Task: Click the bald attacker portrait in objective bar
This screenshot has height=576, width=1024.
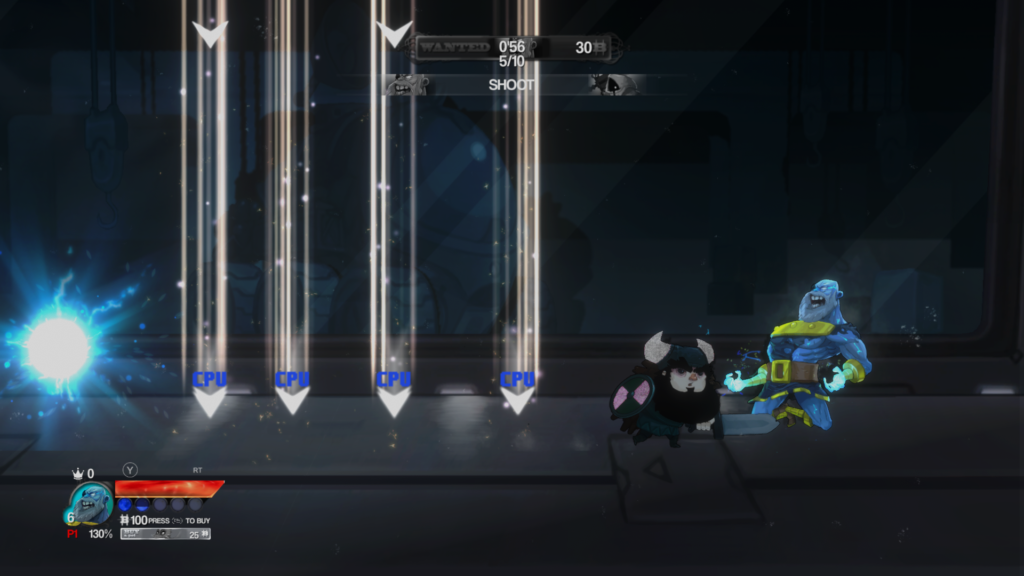Action: [x=407, y=85]
